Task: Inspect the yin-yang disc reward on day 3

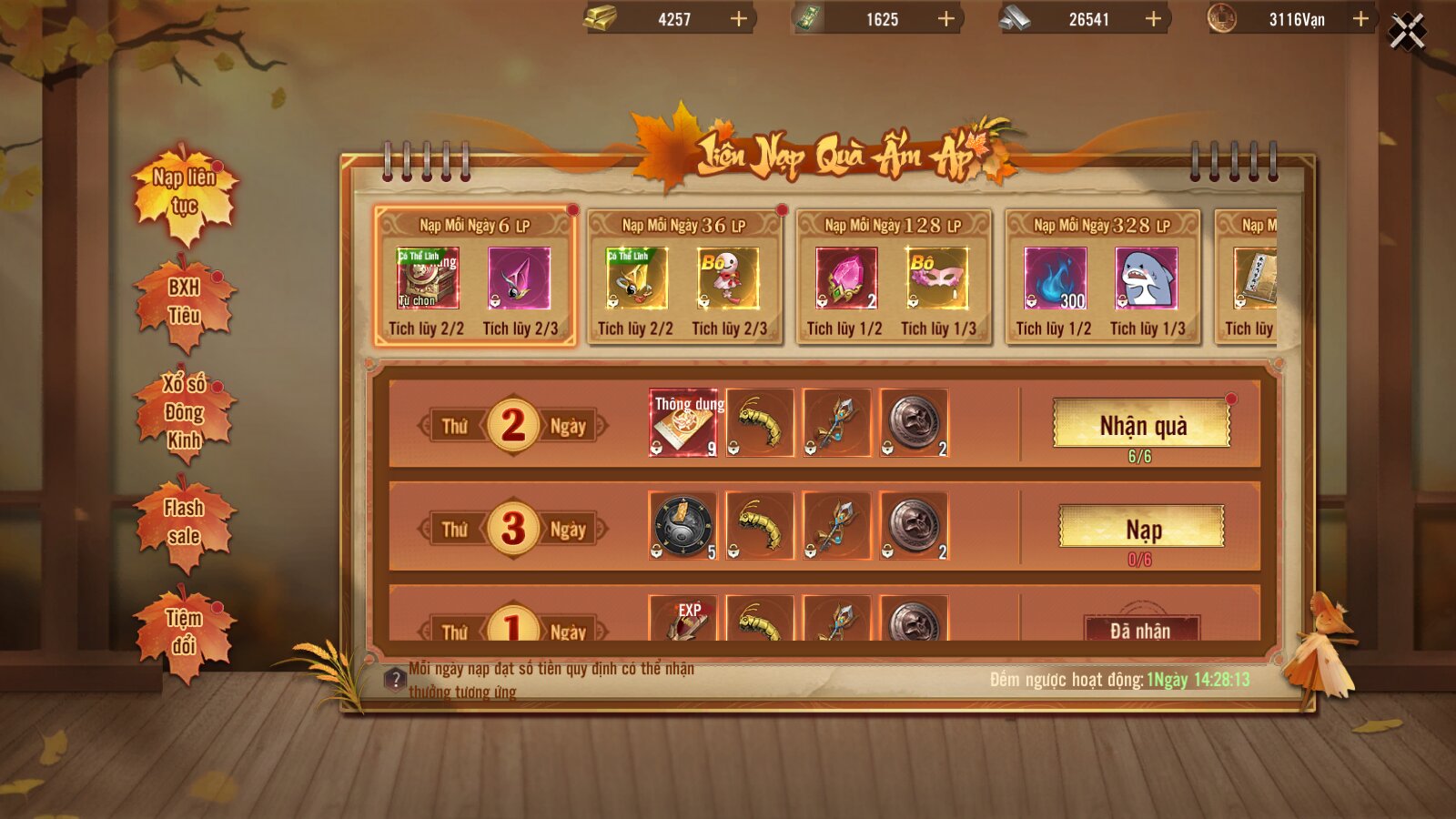Action: click(683, 526)
